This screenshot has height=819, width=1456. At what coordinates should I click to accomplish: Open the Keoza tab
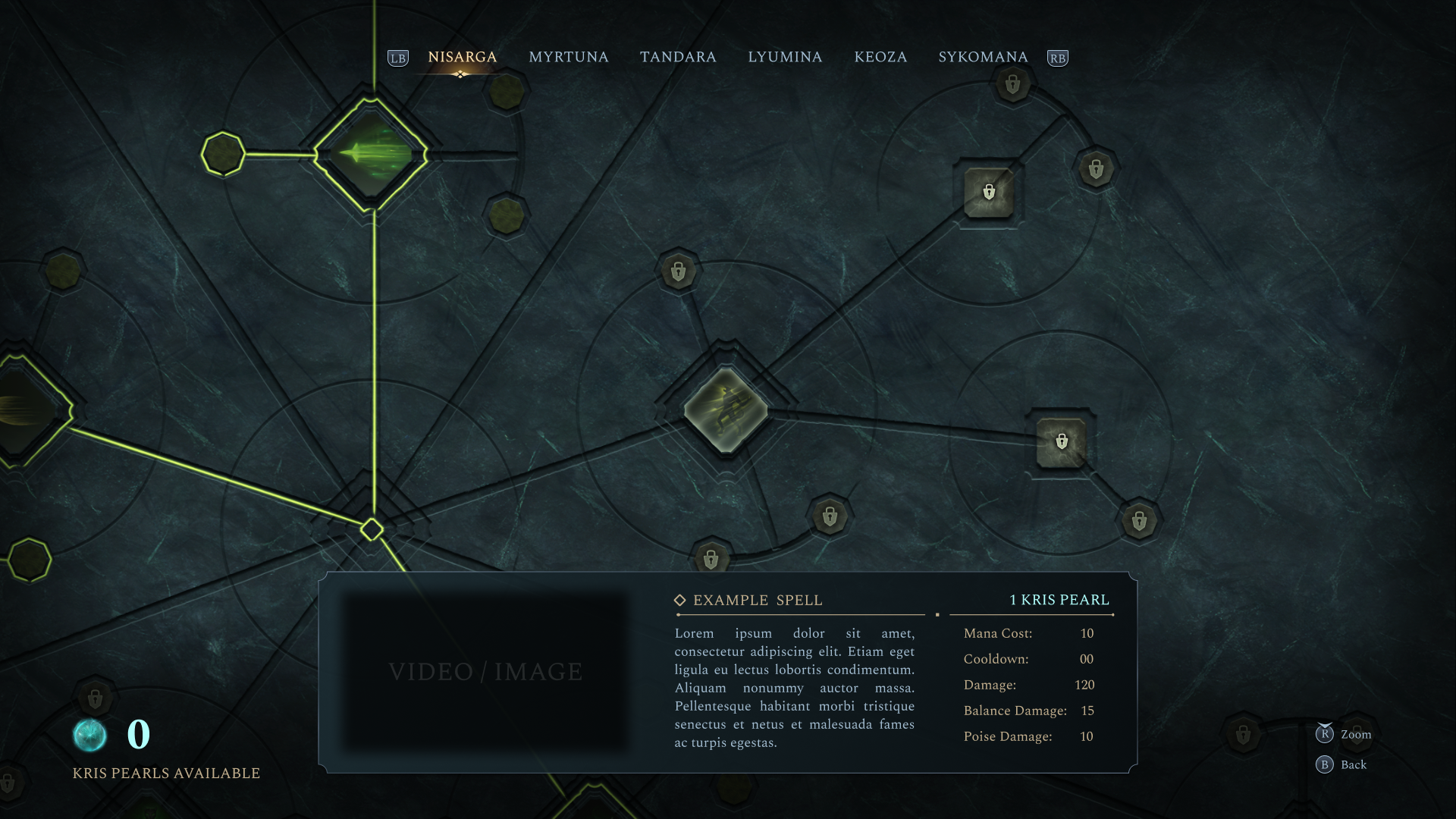880,58
